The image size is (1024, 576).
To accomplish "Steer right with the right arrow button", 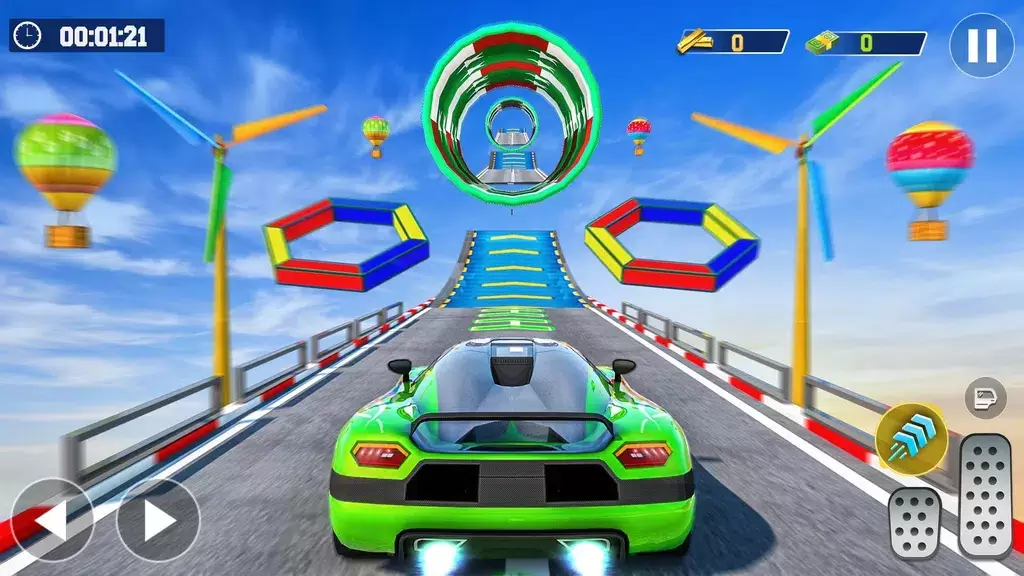I will click(158, 519).
